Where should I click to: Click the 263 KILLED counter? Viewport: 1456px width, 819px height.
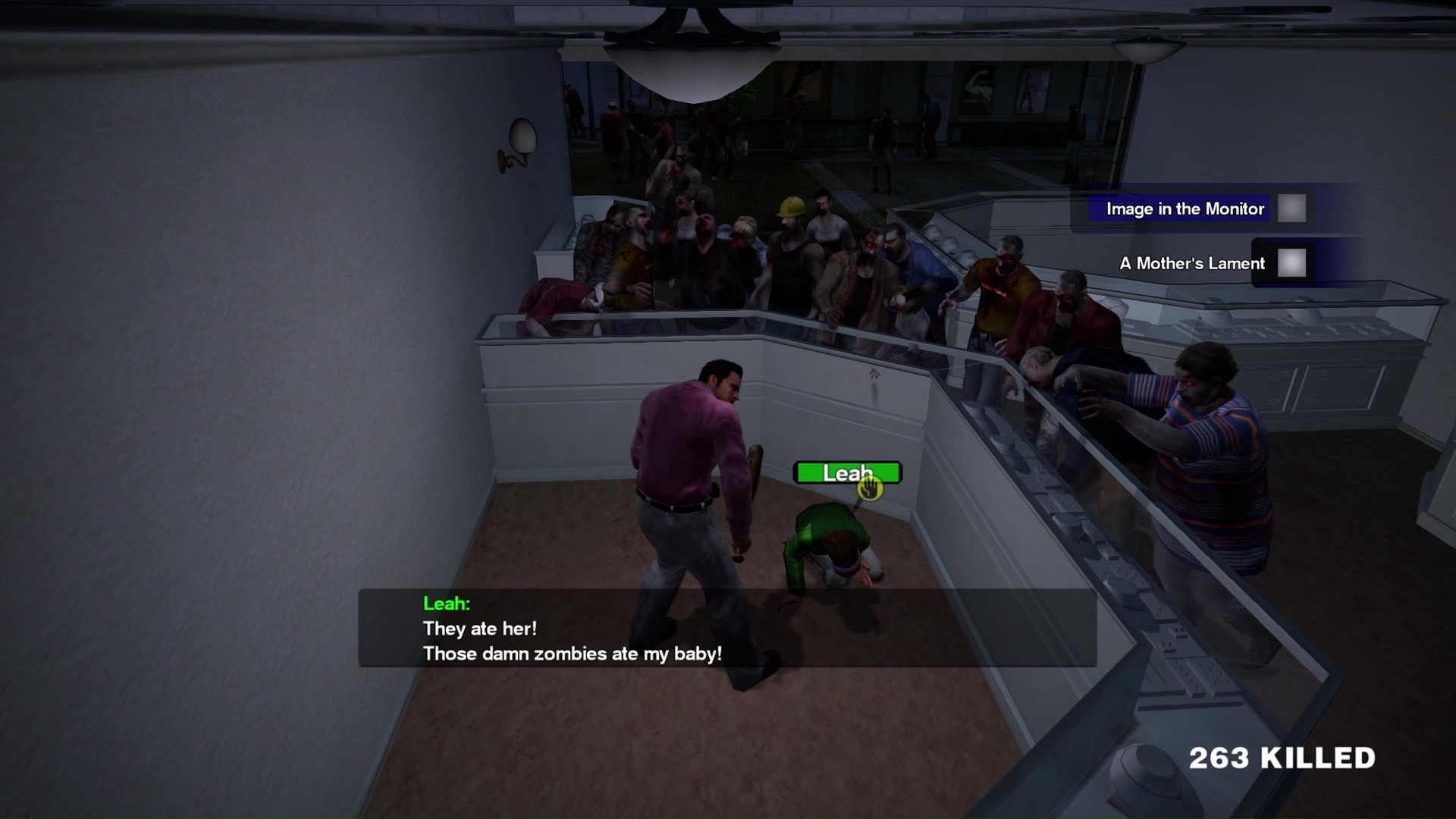tap(1281, 758)
